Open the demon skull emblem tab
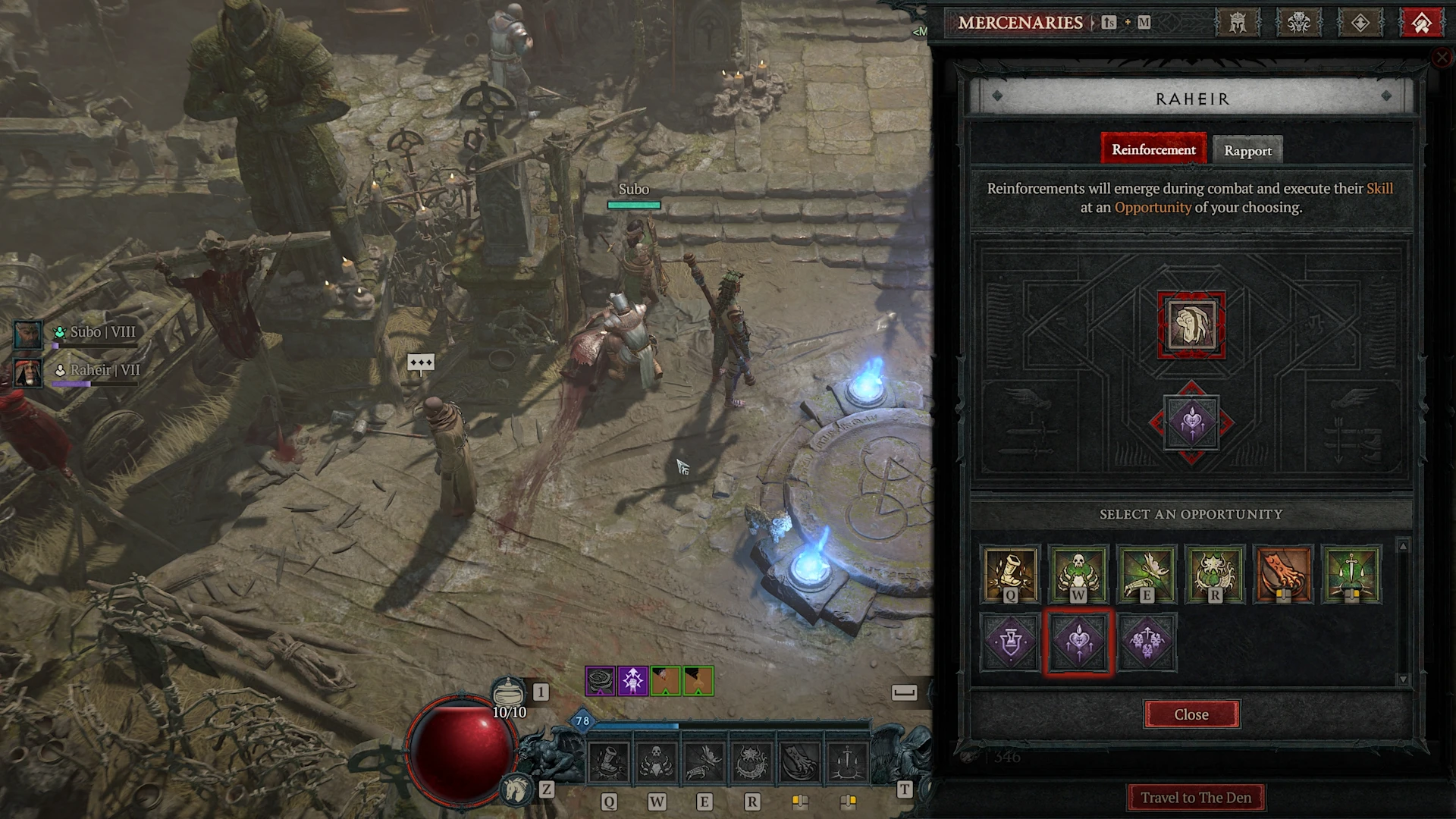1456x819 pixels. click(x=1299, y=23)
